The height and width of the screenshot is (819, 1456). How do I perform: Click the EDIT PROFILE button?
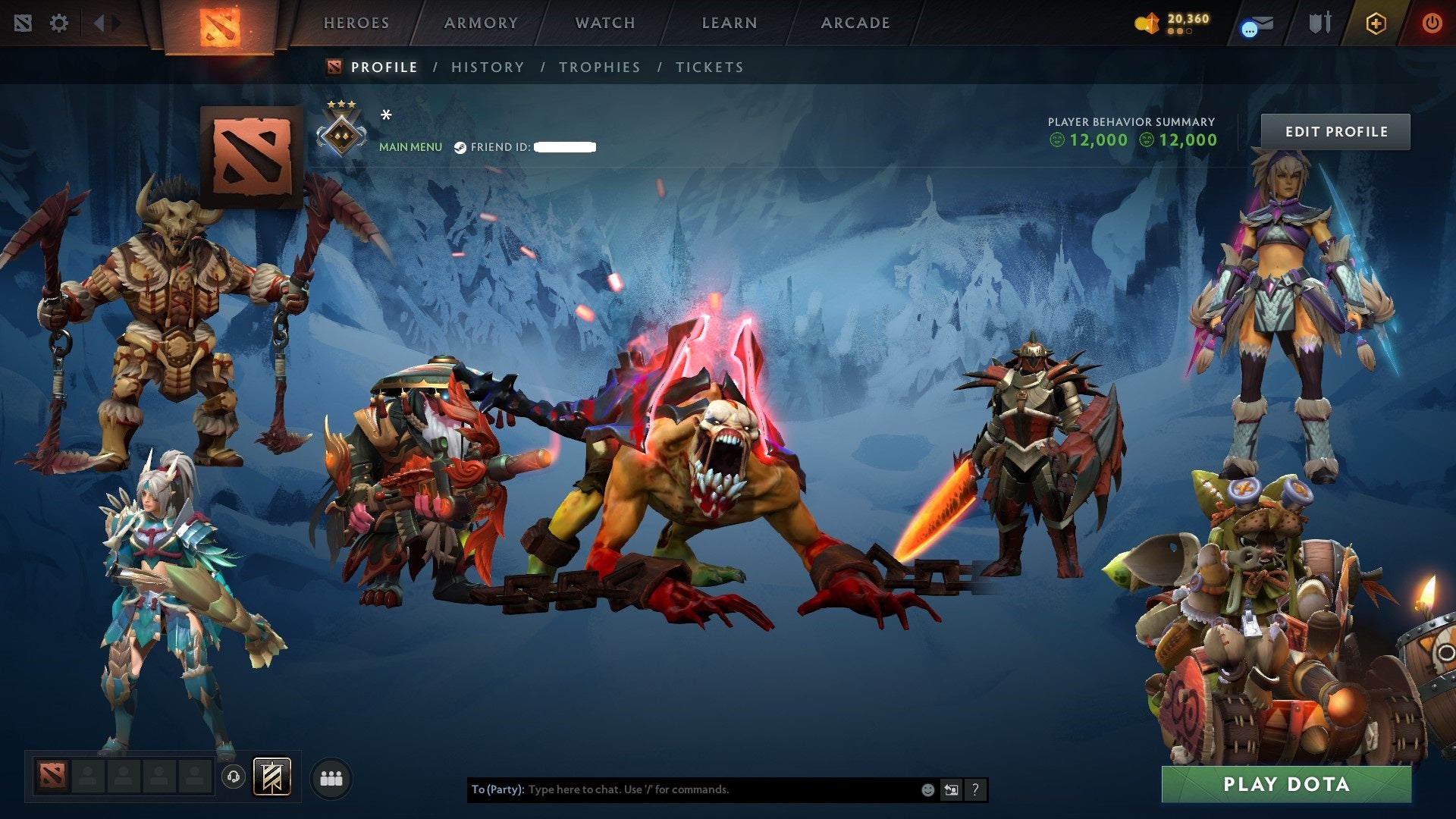pos(1336,130)
